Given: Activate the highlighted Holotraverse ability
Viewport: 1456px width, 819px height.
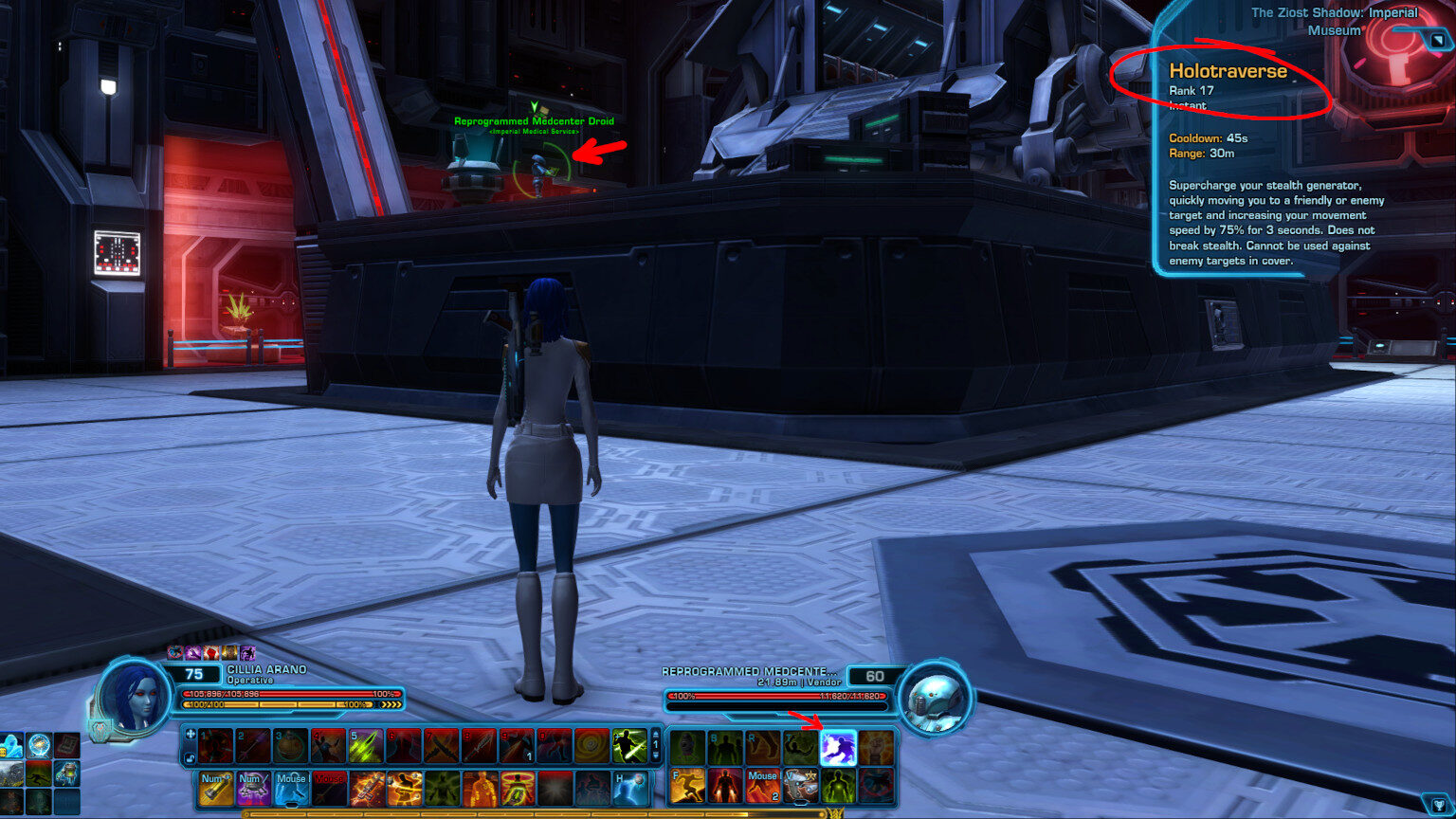Looking at the screenshot, I should tap(838, 748).
